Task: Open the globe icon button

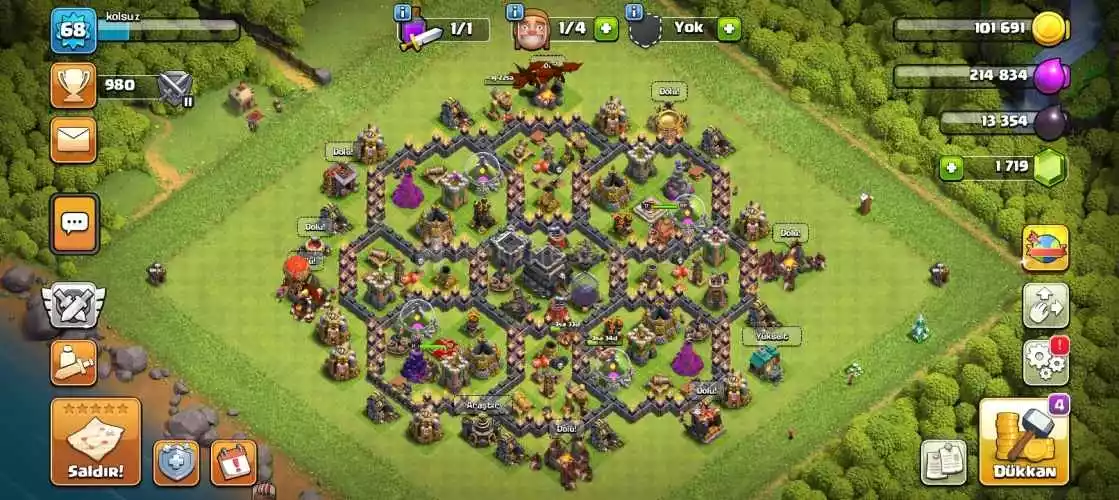Action: tap(1045, 248)
